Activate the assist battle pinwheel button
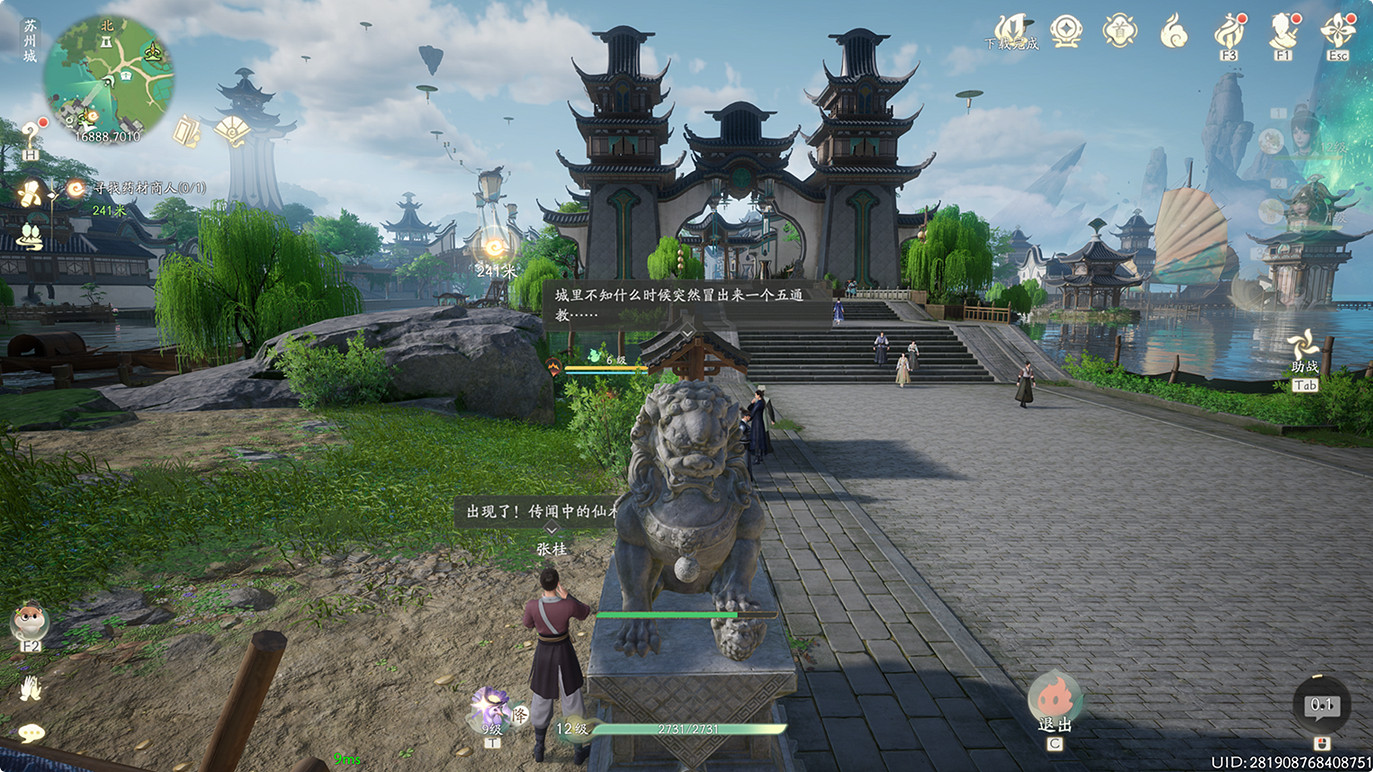This screenshot has width=1373, height=772. point(1305,349)
